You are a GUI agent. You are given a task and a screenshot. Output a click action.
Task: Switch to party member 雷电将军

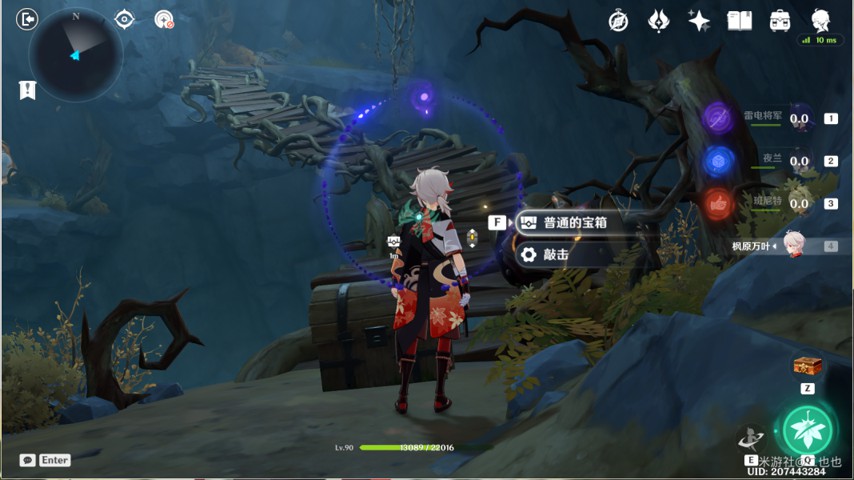tap(719, 118)
